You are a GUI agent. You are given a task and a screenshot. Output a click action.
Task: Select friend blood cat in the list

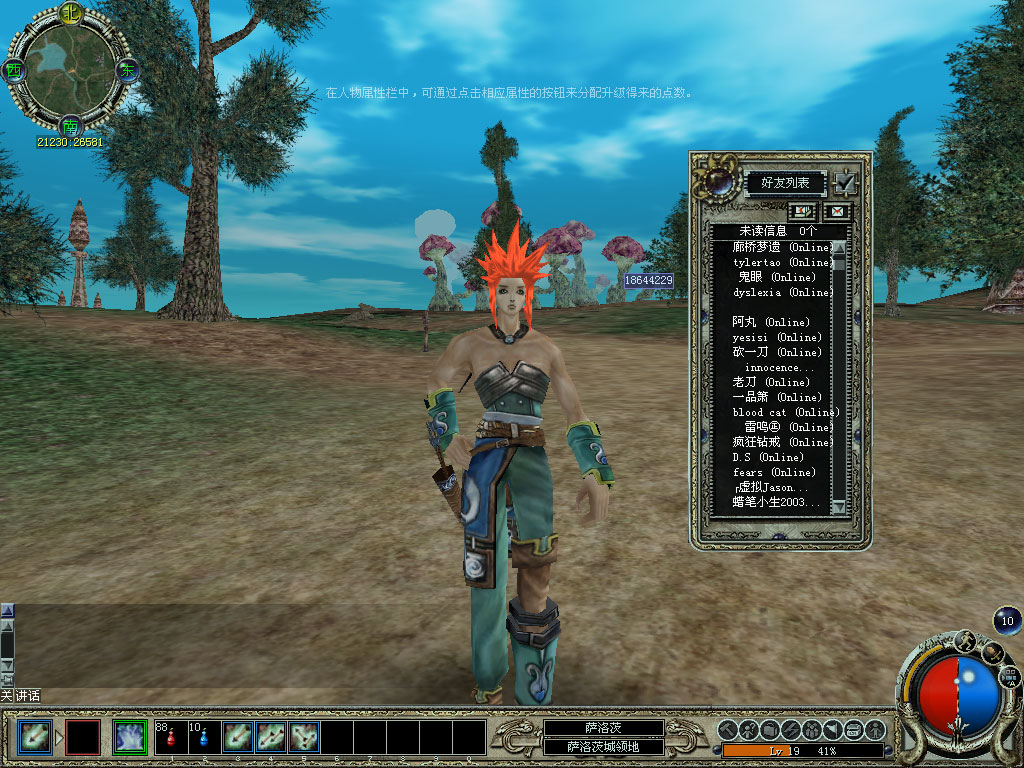click(x=785, y=412)
